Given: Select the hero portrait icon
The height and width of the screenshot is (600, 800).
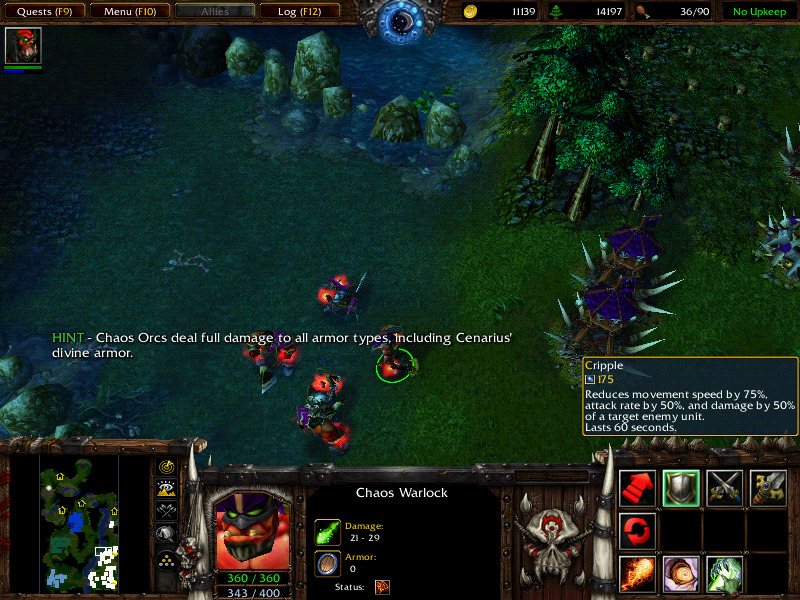Looking at the screenshot, I should pyautogui.click(x=22, y=45).
